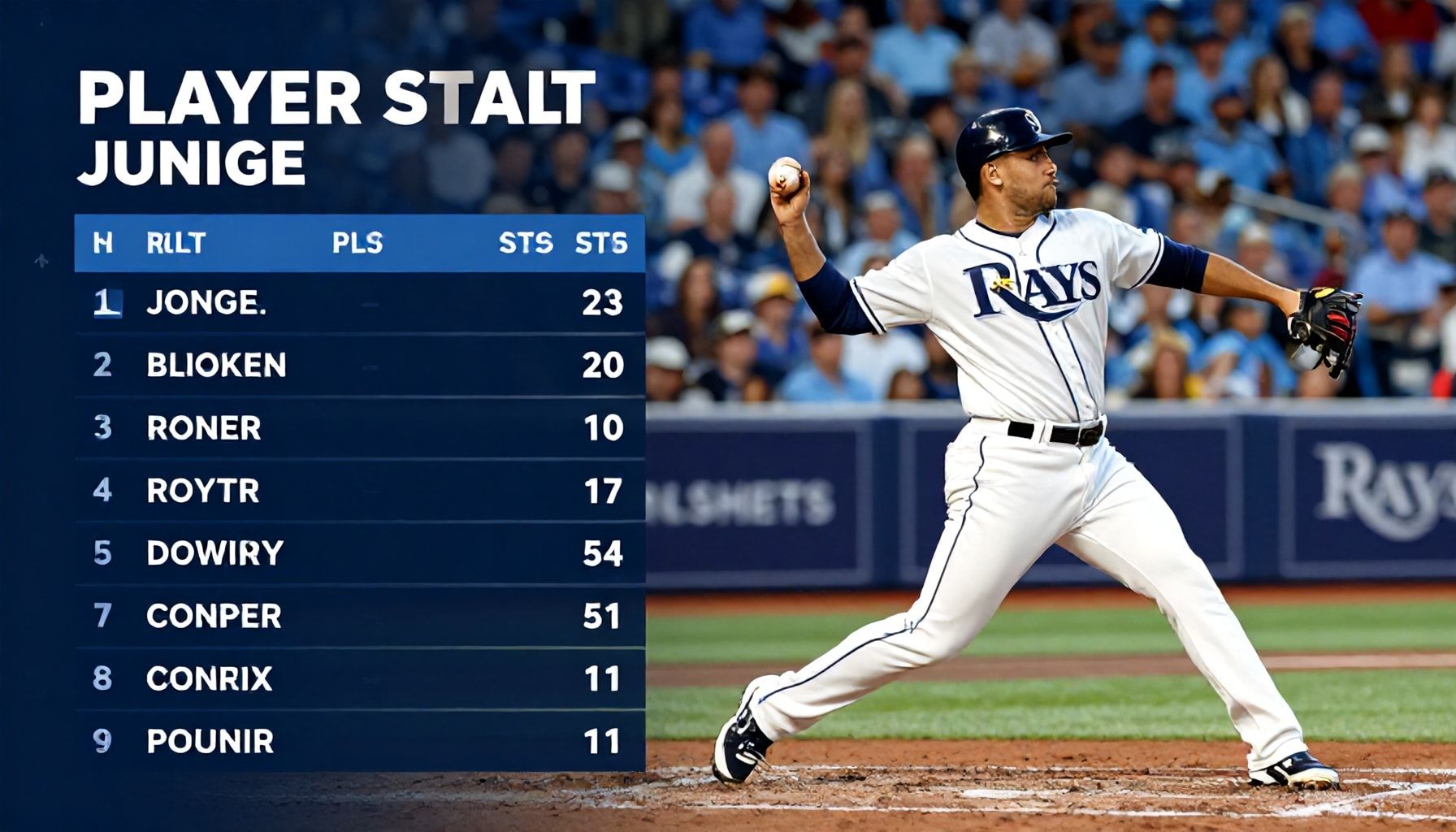Highlight the ROYTR player entry
Image resolution: width=1456 pixels, height=832 pixels.
359,491
